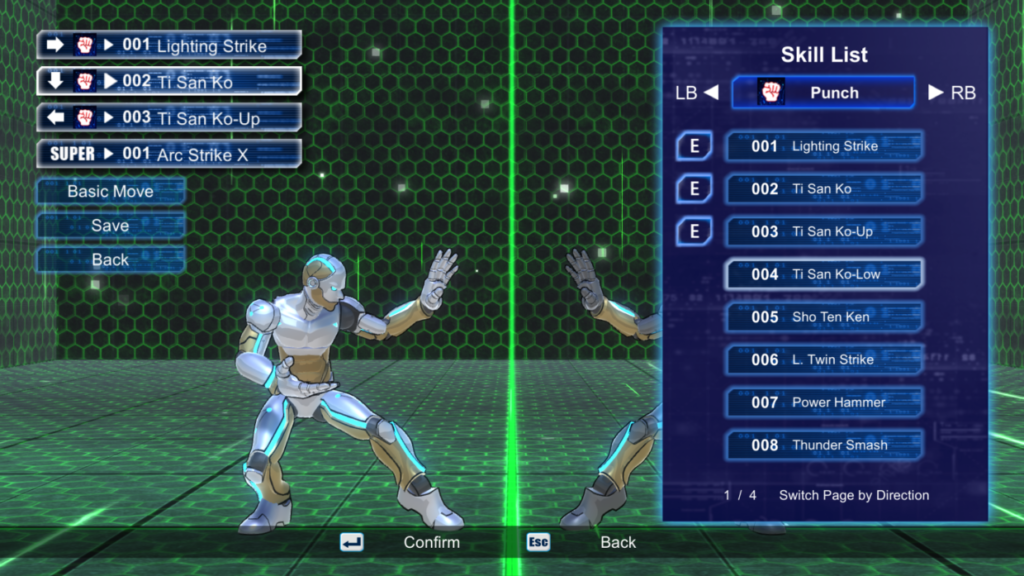Screen dimensions: 1024x576
Task: Choose skill 002 Ti San Ko from list
Action: point(823,189)
